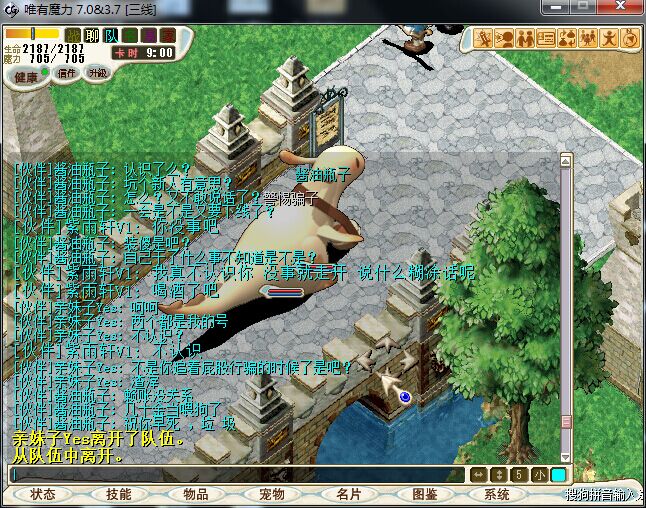Open the 名片 name card menu

[348, 494]
